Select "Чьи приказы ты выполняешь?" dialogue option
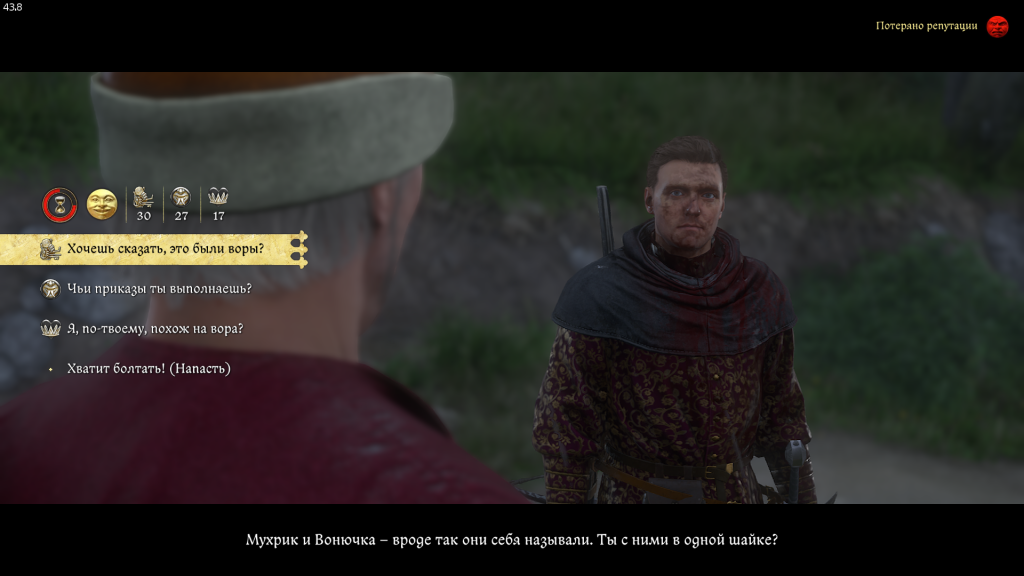 click(159, 288)
